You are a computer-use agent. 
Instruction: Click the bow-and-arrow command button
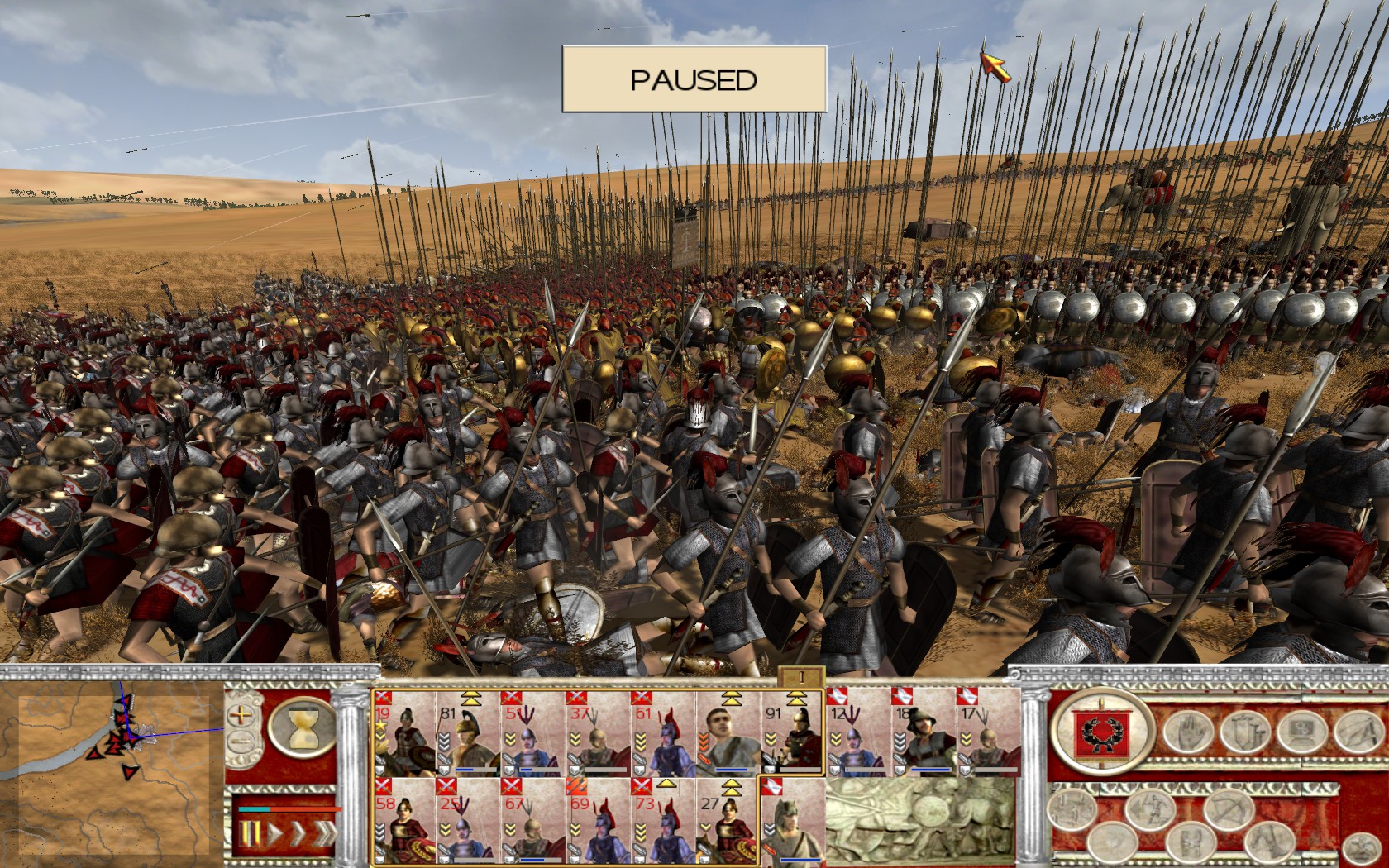[1227, 810]
